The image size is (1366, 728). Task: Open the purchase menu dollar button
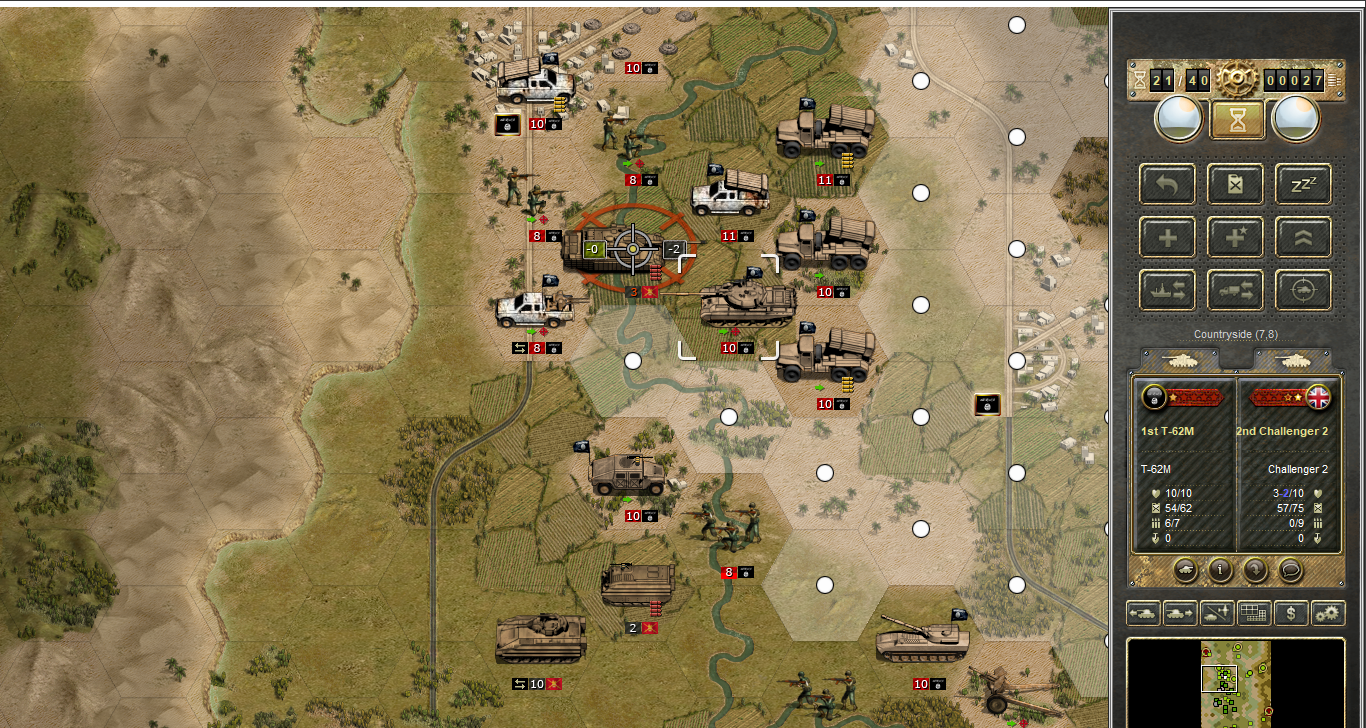click(1291, 612)
